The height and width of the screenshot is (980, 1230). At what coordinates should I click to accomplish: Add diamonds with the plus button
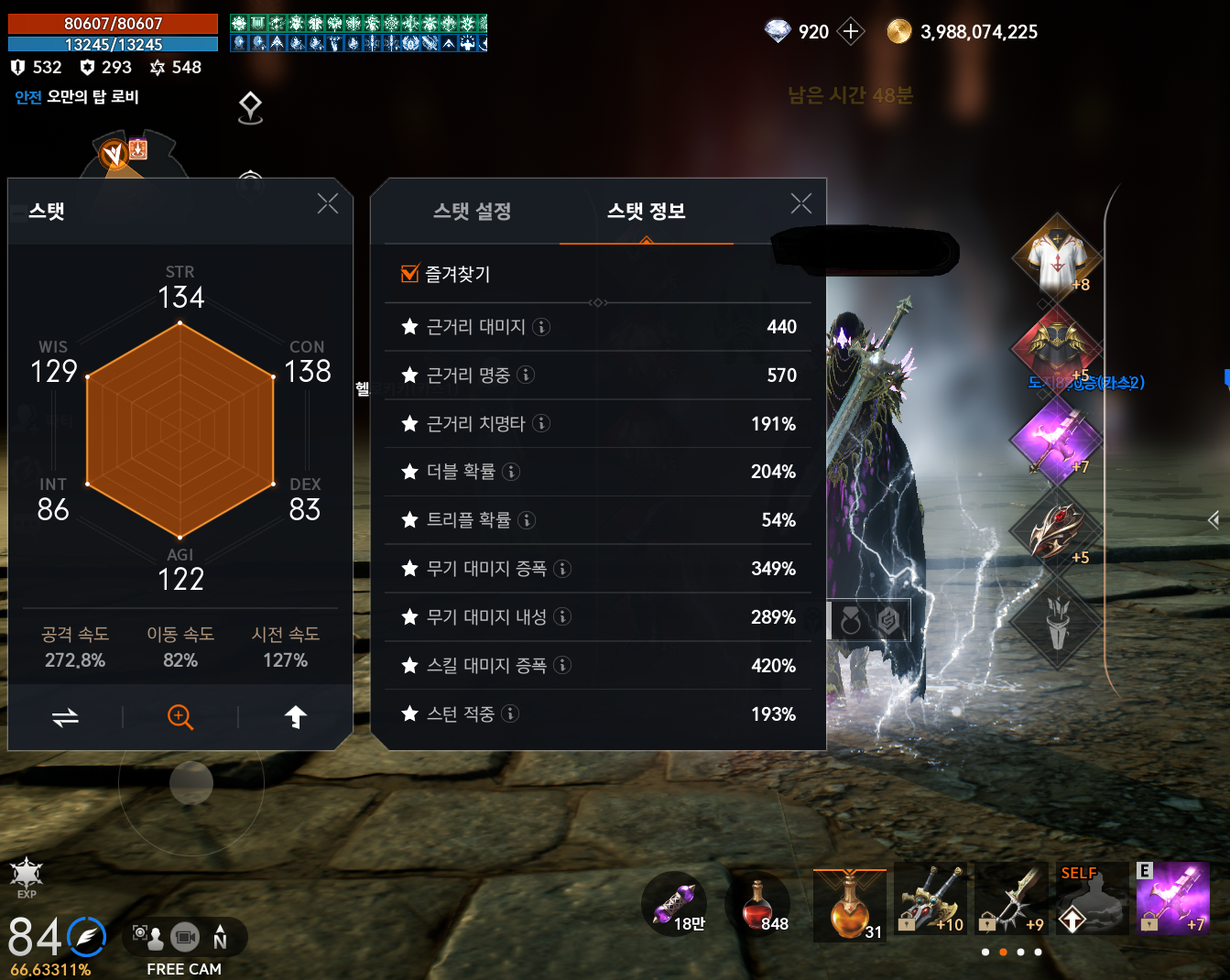[851, 32]
